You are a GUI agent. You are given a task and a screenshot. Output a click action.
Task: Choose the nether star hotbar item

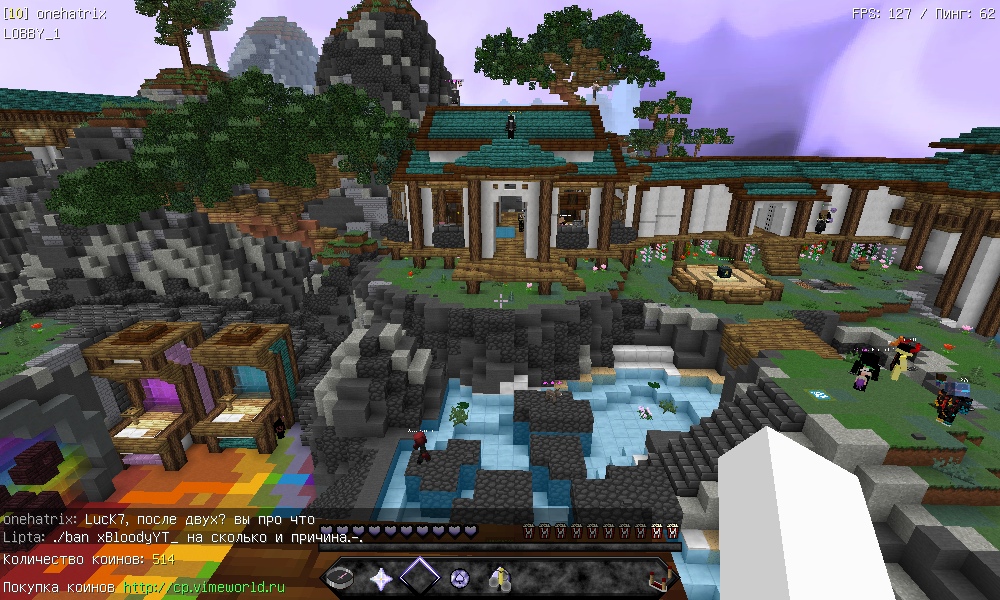coord(381,577)
